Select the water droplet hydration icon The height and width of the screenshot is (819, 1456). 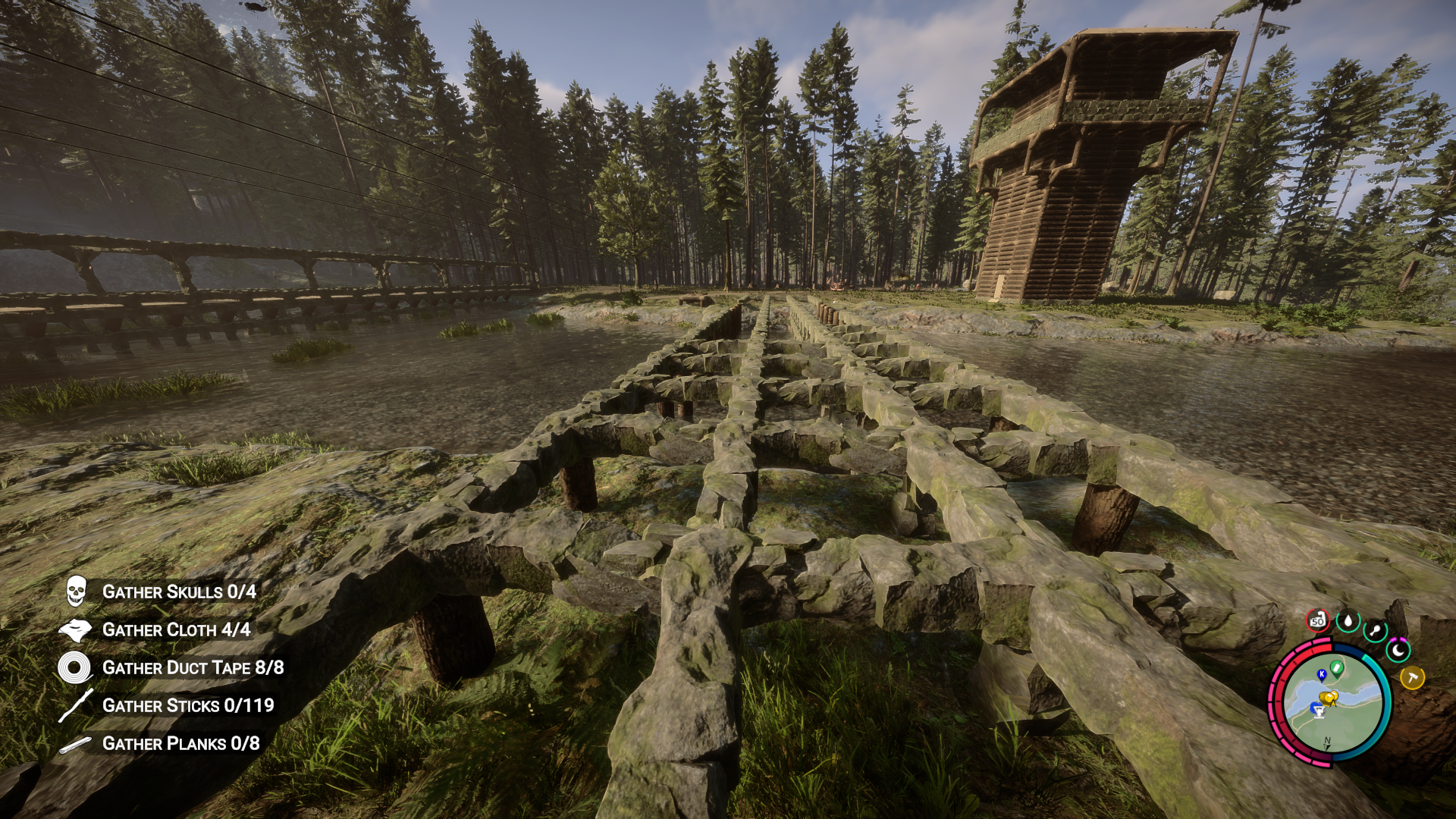click(1348, 621)
